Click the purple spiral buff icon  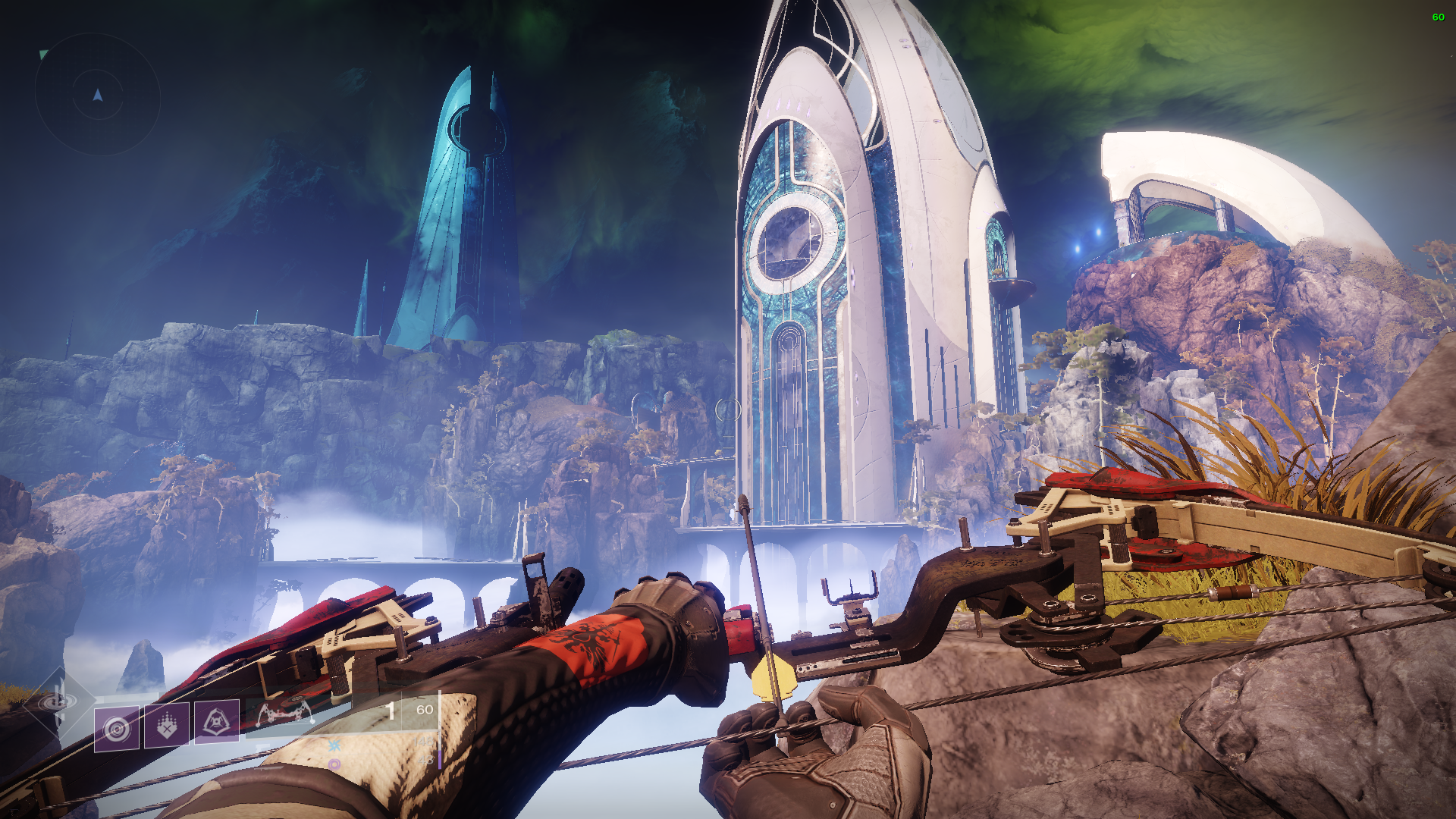[334, 764]
